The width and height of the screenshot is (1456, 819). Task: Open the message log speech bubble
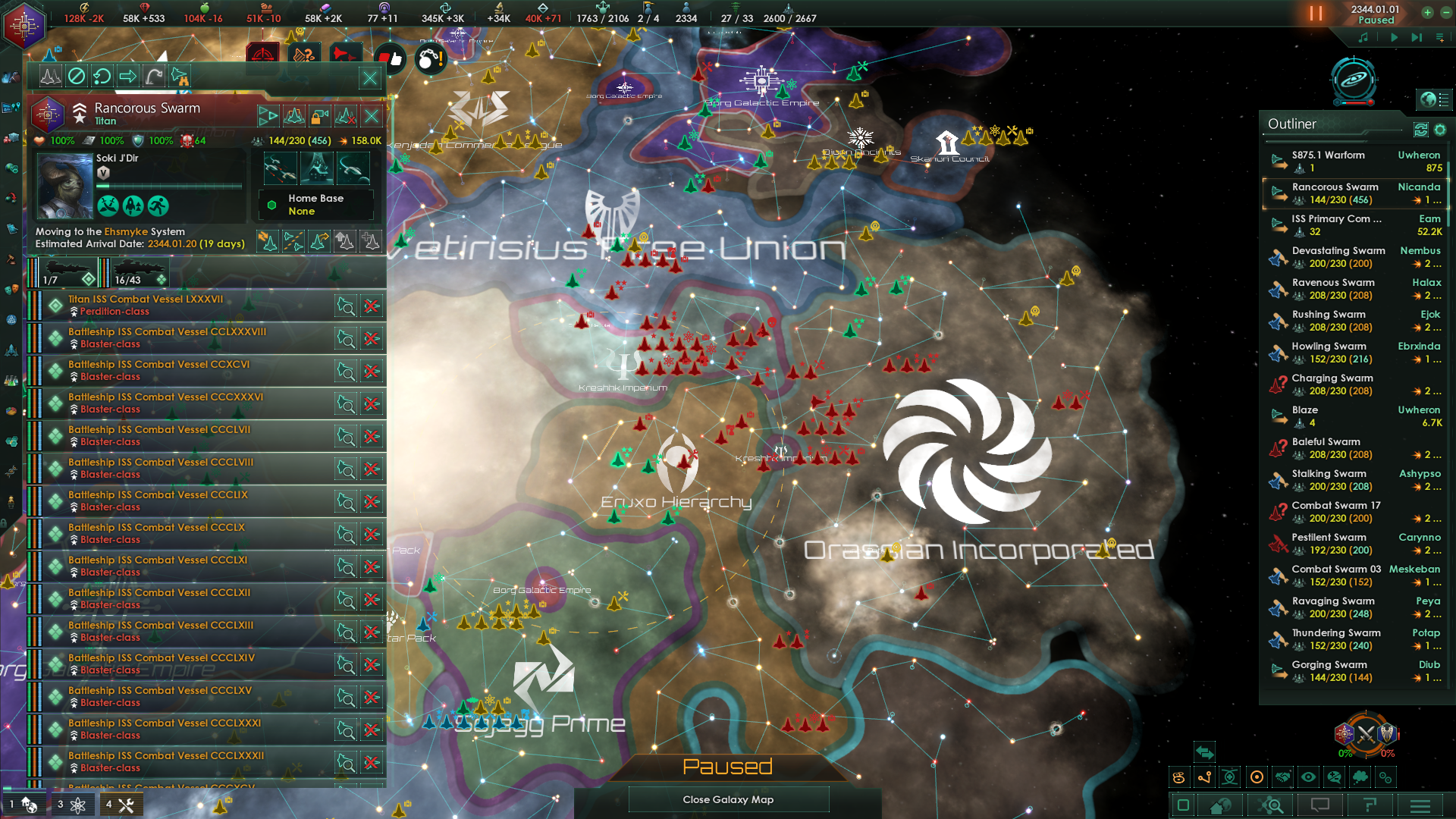(1320, 805)
